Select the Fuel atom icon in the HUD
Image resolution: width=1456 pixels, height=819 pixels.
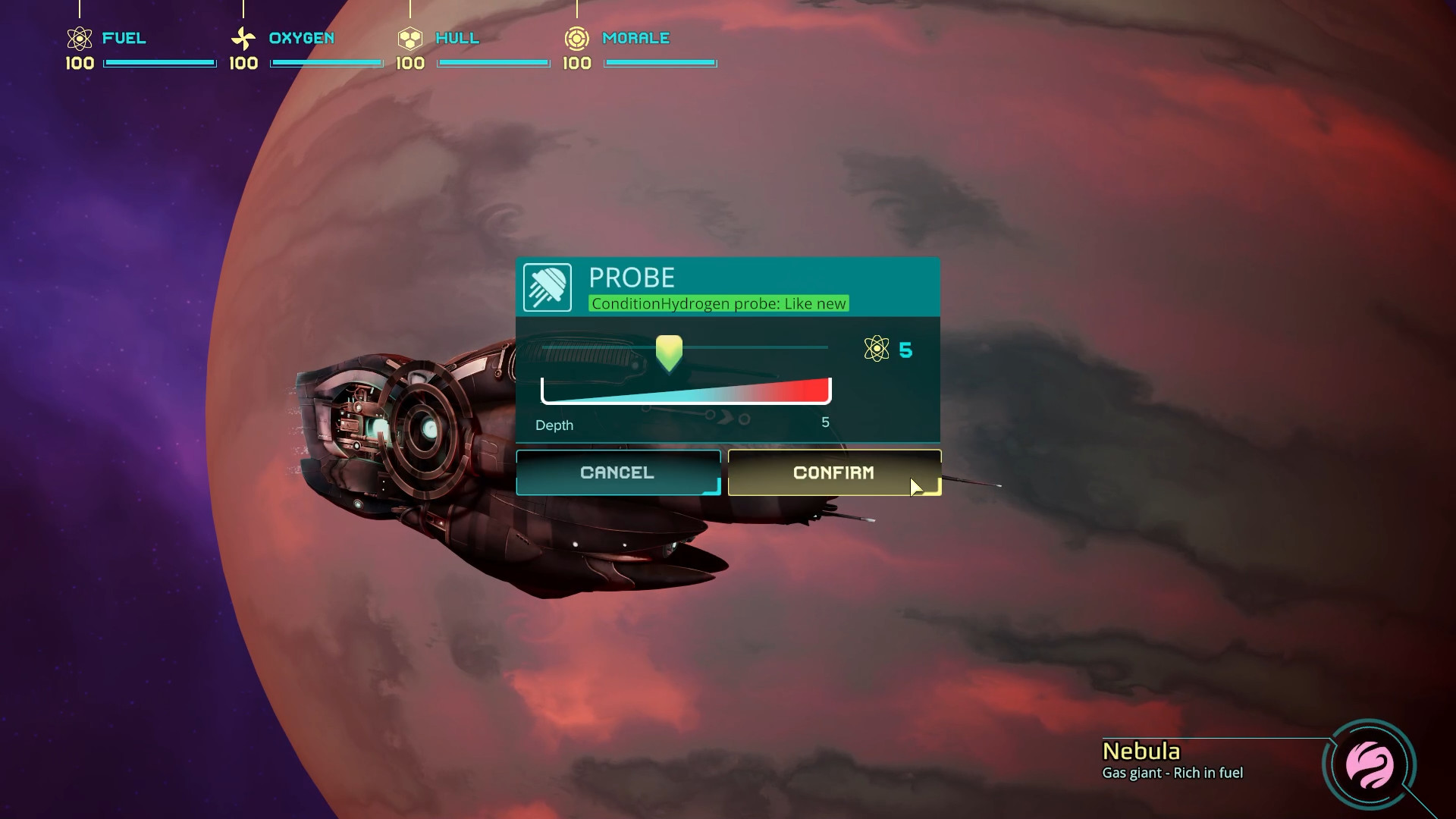click(78, 37)
